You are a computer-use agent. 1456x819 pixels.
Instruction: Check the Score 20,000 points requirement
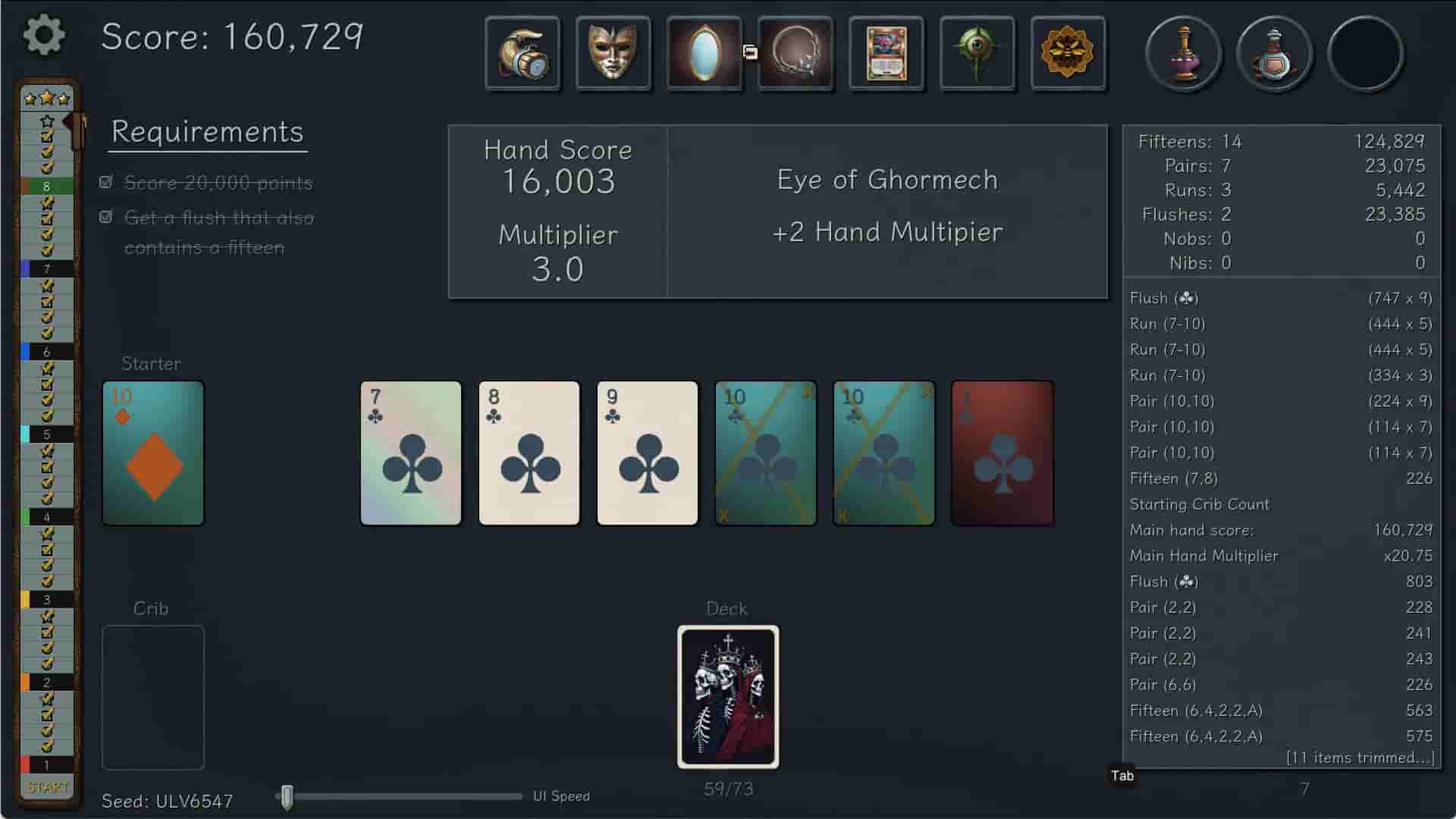tap(105, 182)
